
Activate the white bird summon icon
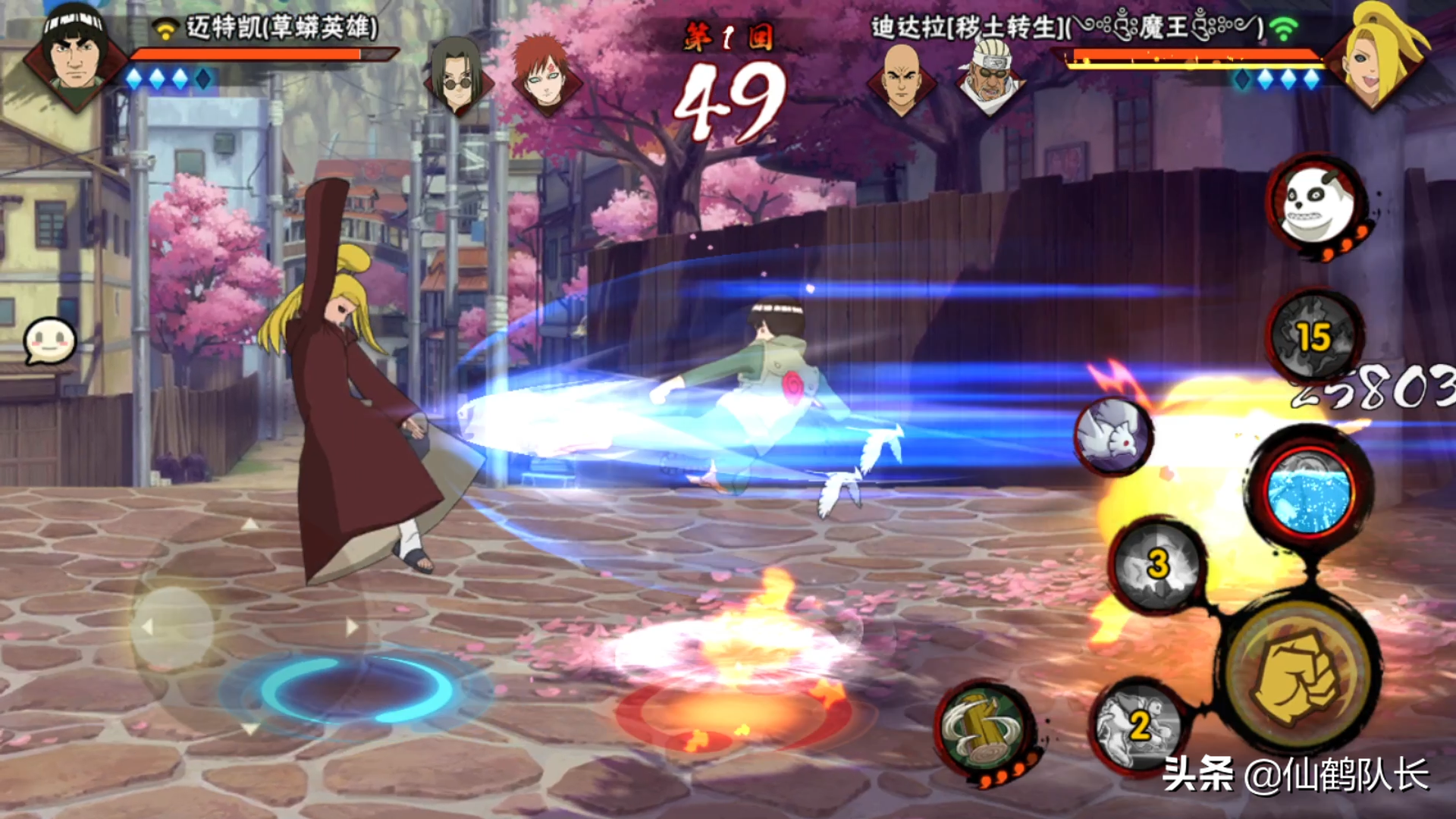[x=1113, y=438]
